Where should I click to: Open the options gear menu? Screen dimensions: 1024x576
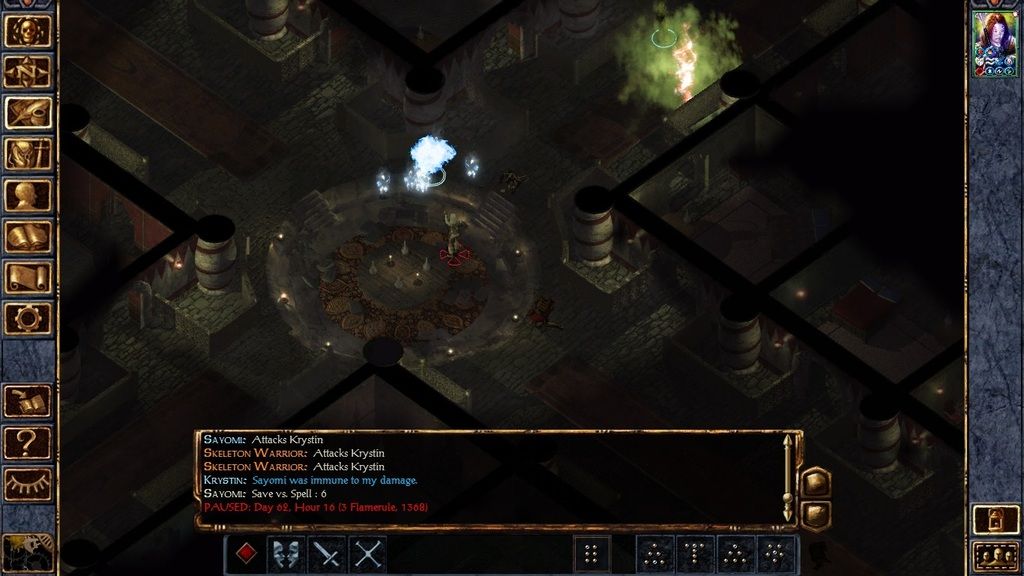[28, 318]
